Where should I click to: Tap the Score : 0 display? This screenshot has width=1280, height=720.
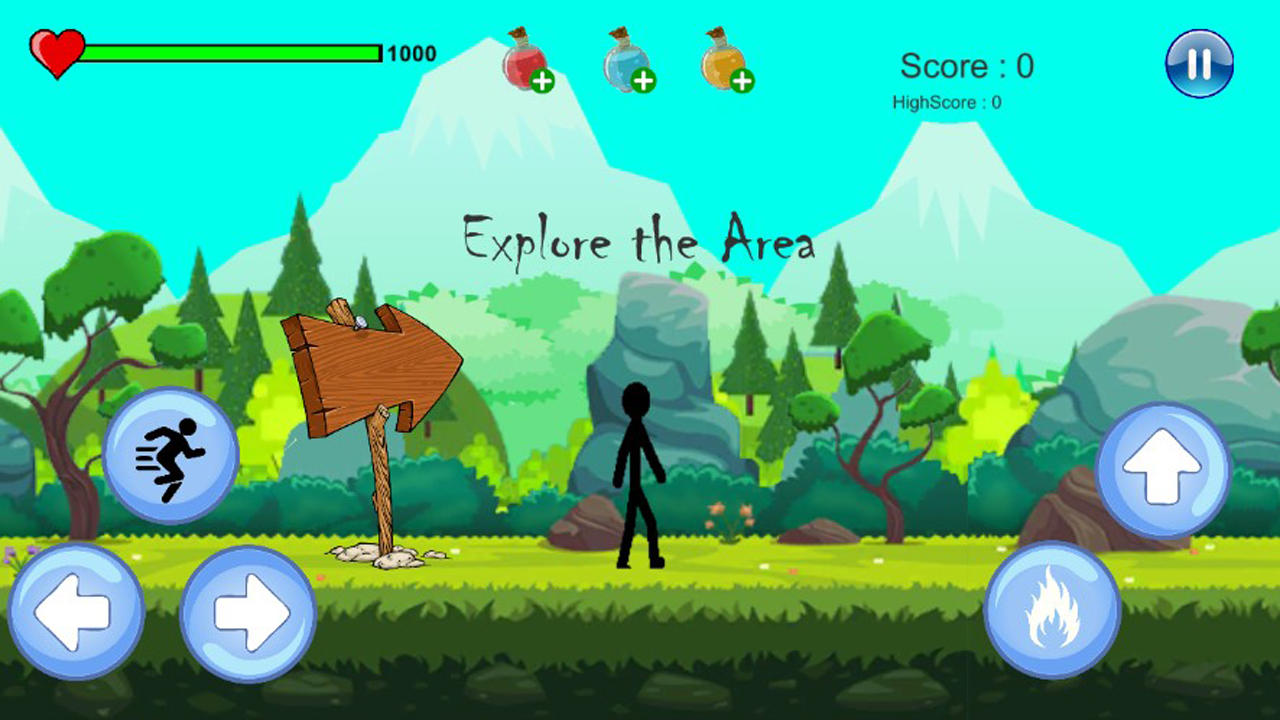click(x=966, y=67)
